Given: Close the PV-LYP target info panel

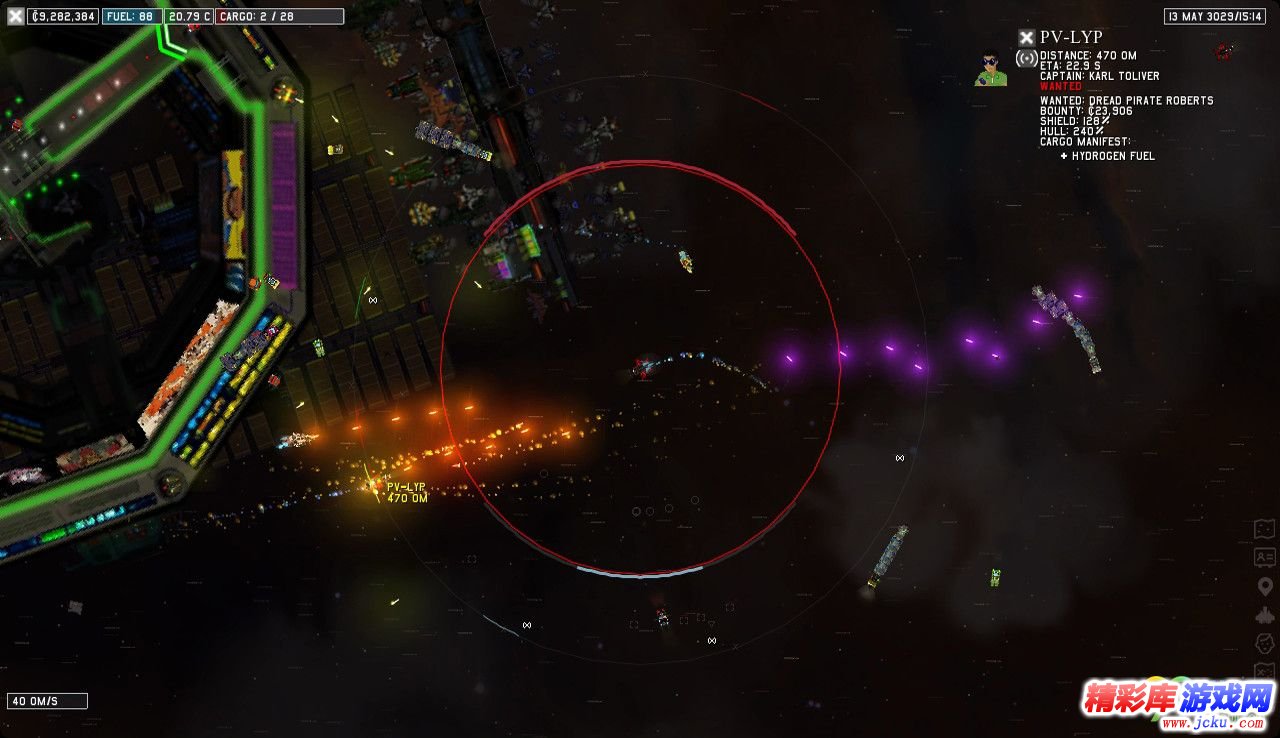Looking at the screenshot, I should click(1026, 37).
